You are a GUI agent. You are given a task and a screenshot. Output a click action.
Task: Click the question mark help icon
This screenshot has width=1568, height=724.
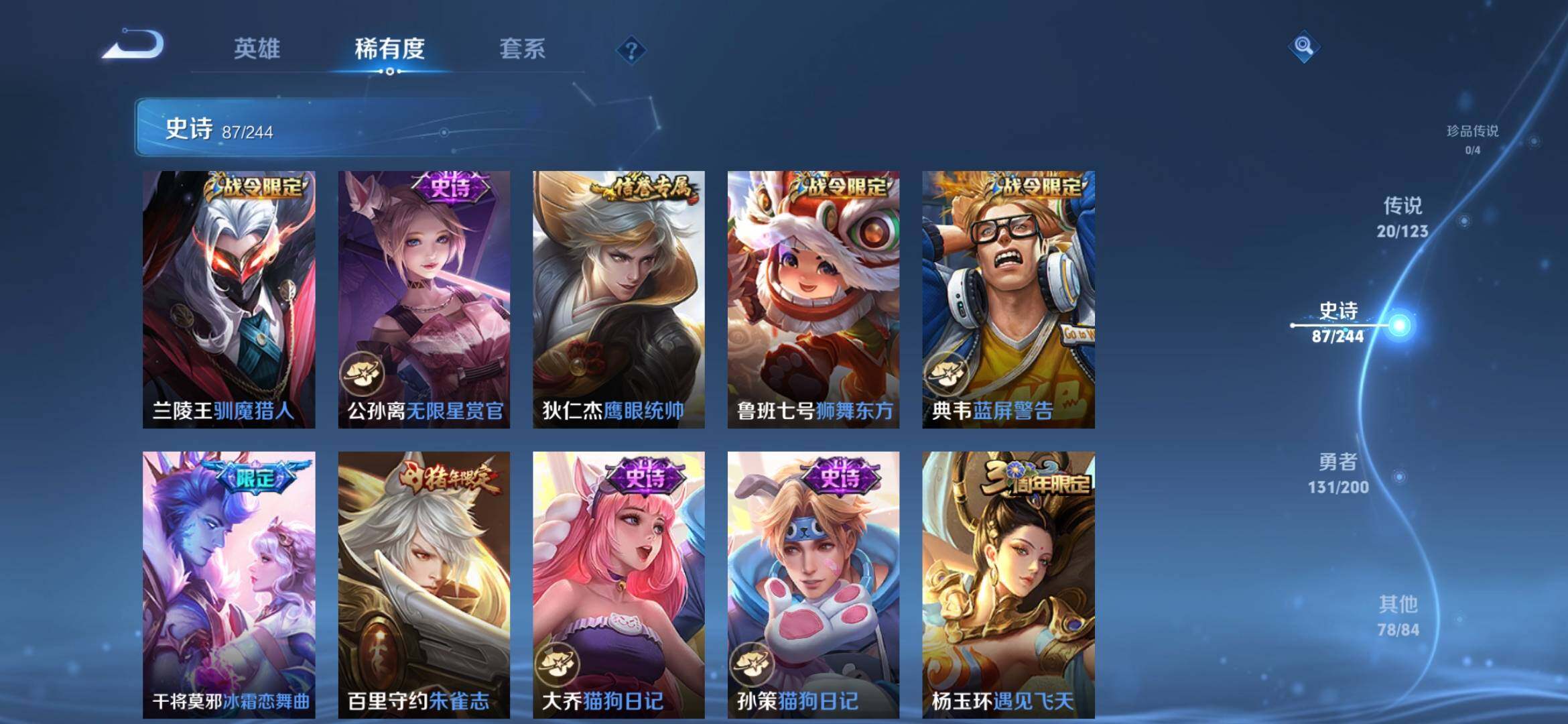pyautogui.click(x=631, y=50)
